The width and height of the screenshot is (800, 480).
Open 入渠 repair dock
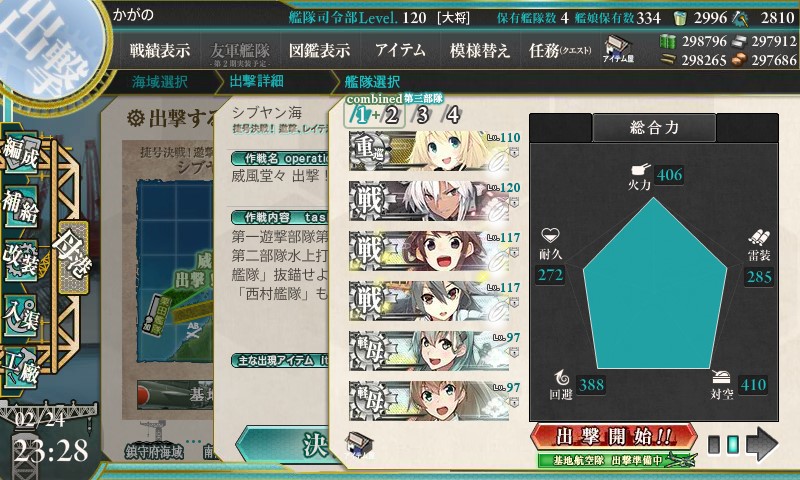pos(22,310)
